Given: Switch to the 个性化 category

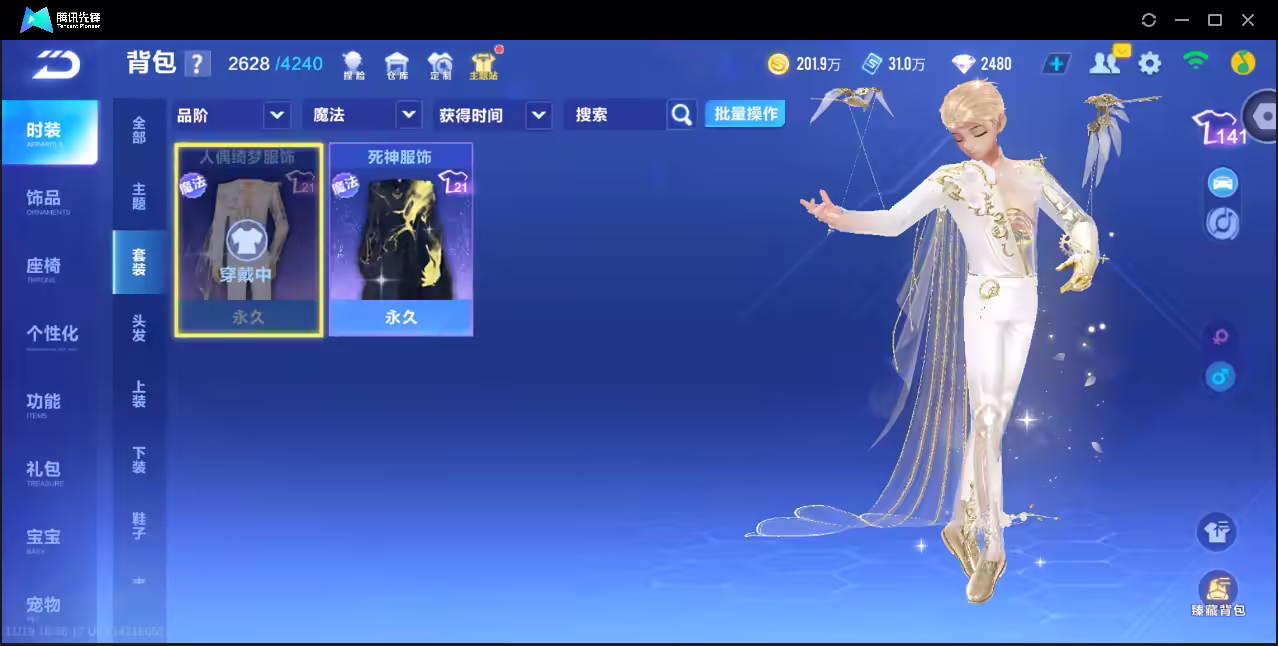Looking at the screenshot, I should click(x=51, y=334).
